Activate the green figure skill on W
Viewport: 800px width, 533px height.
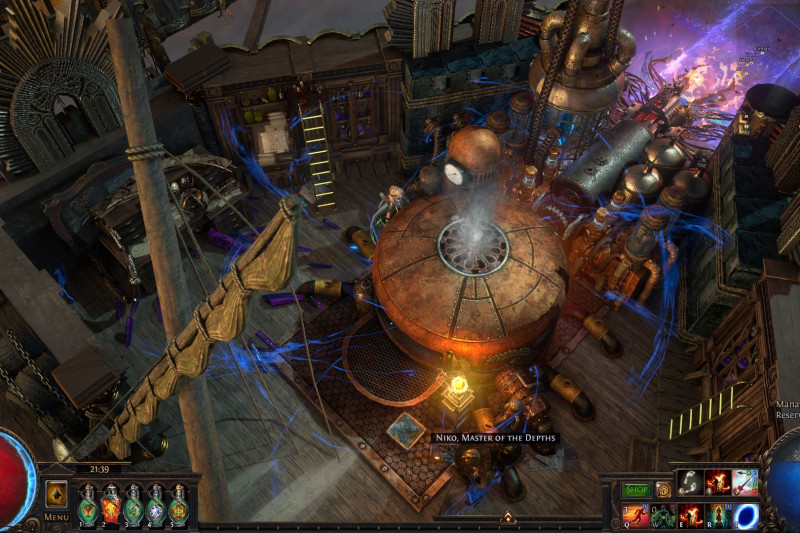pyautogui.click(x=664, y=515)
